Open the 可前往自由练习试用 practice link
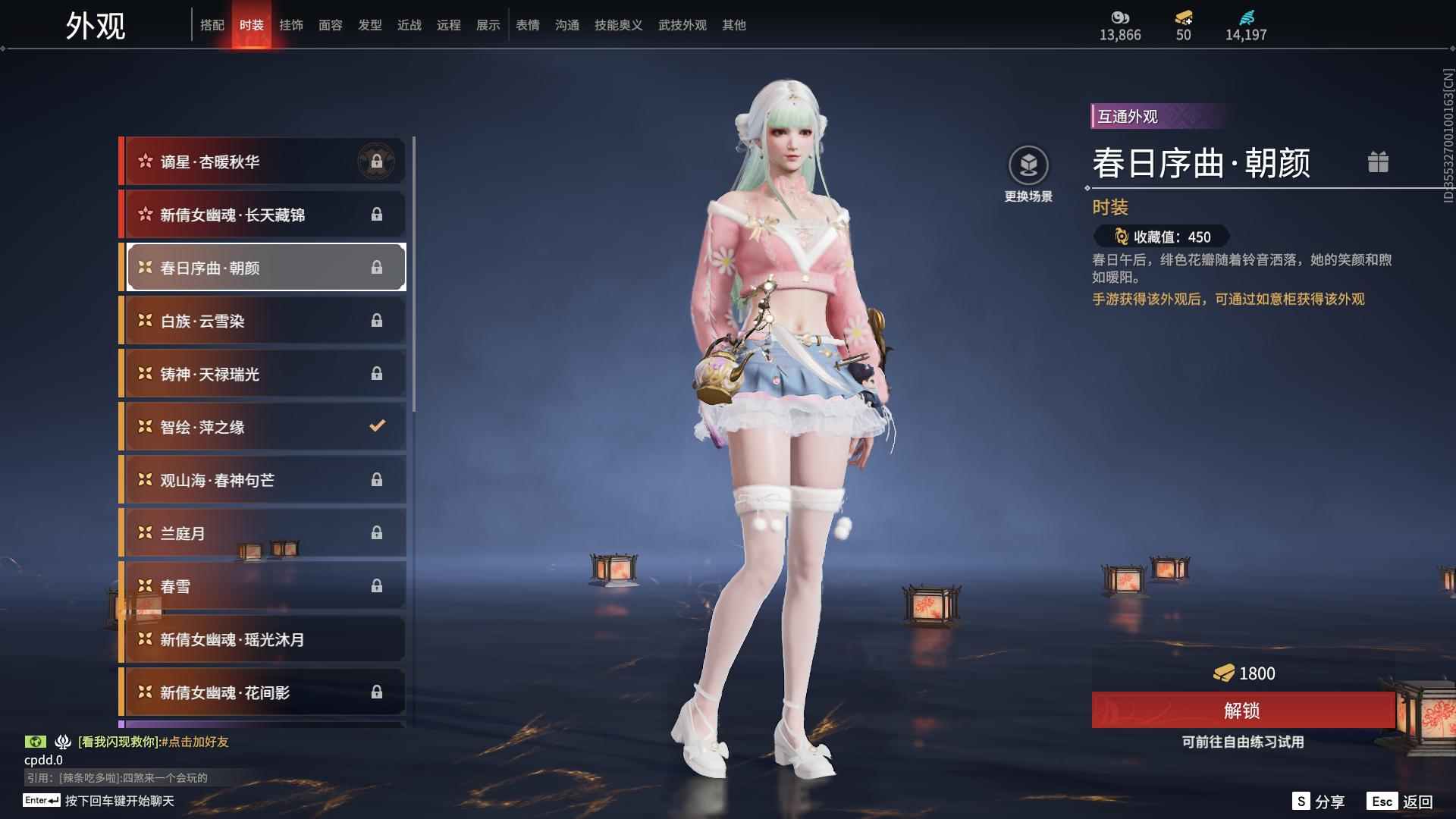Viewport: 1456px width, 819px height. point(1244,743)
